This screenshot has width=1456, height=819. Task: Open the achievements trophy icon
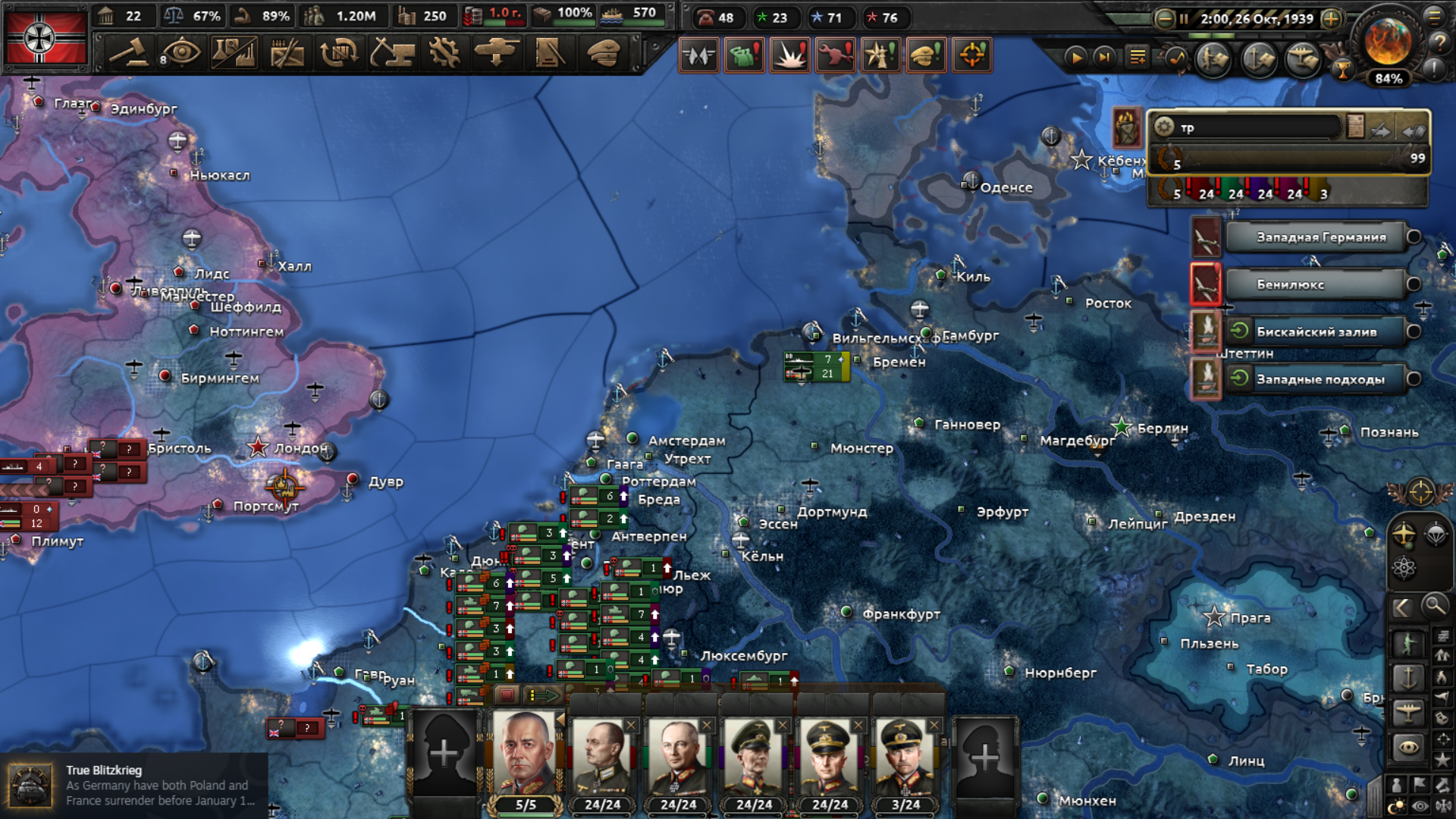pos(1343,71)
